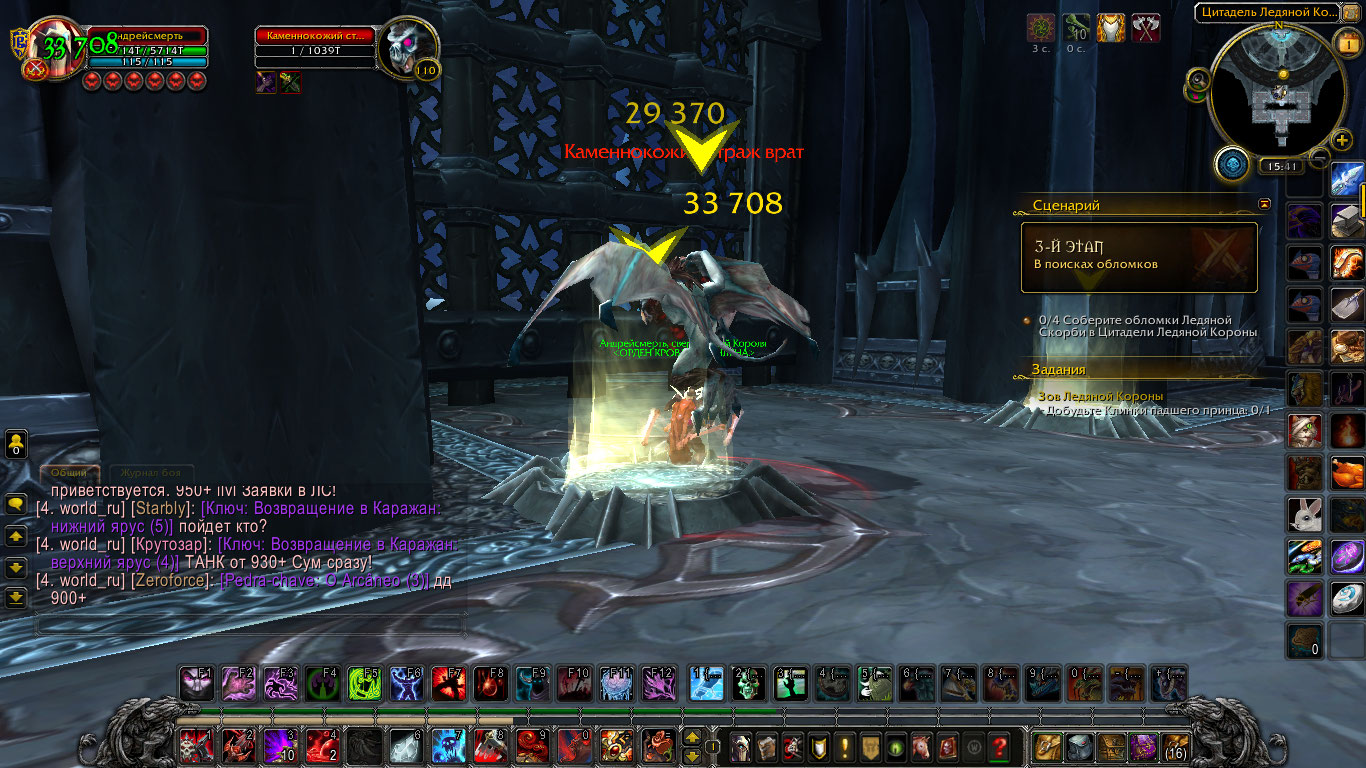Image resolution: width=1366 pixels, height=768 pixels.
Task: Click the chat text input box
Action: pos(250,625)
